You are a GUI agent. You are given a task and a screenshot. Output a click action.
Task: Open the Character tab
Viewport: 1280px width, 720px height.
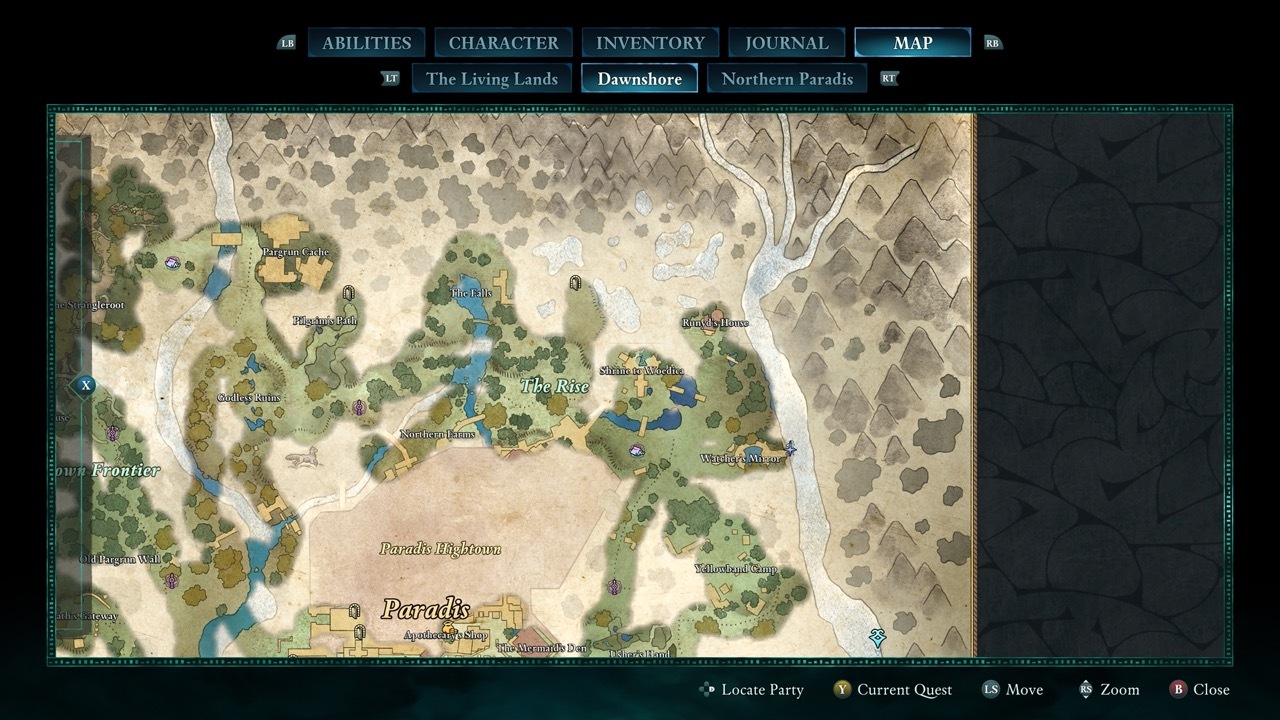tap(503, 43)
